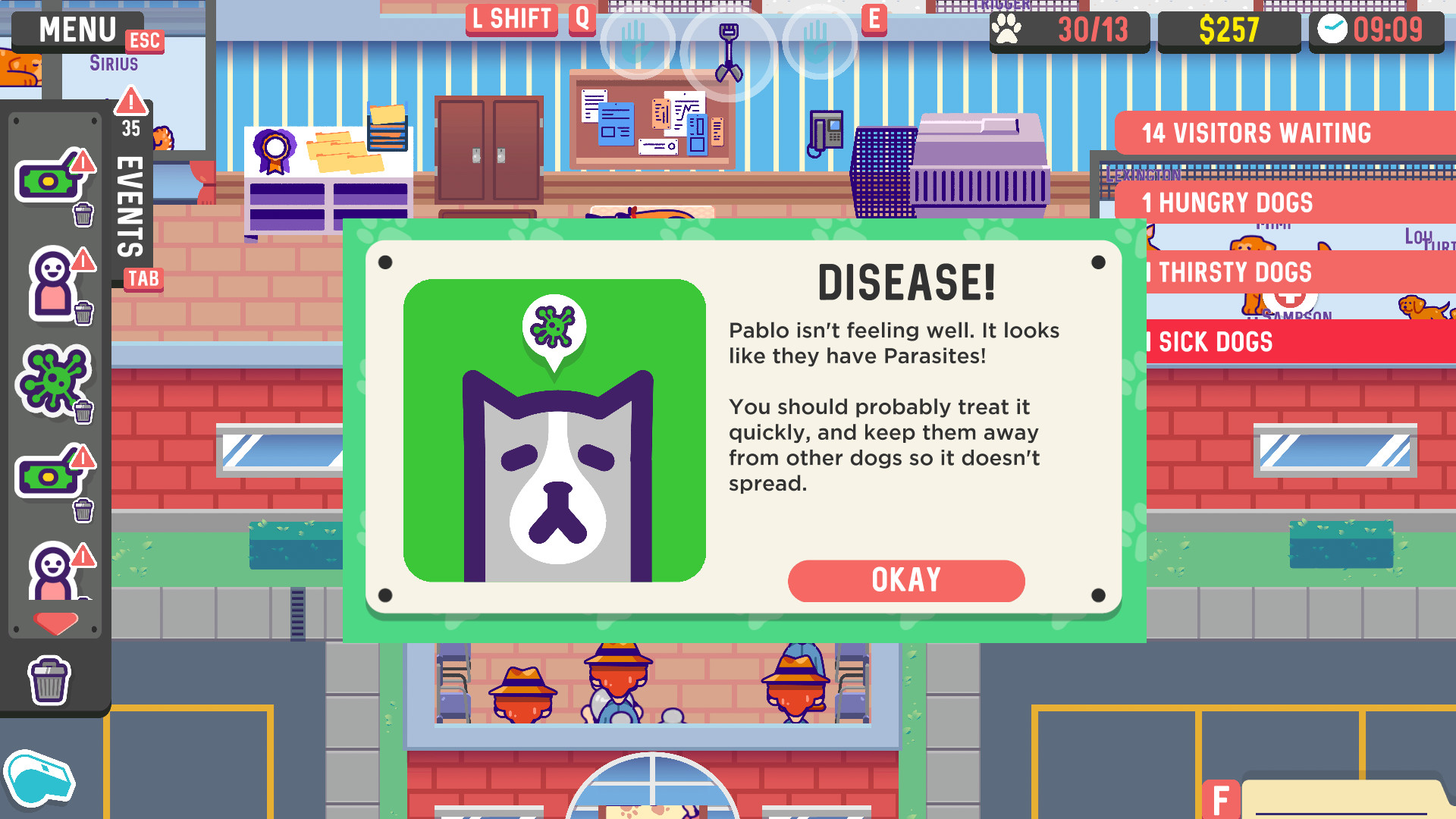Image resolution: width=1456 pixels, height=819 pixels.
Task: Expand more events using the red arrow
Action: click(55, 622)
